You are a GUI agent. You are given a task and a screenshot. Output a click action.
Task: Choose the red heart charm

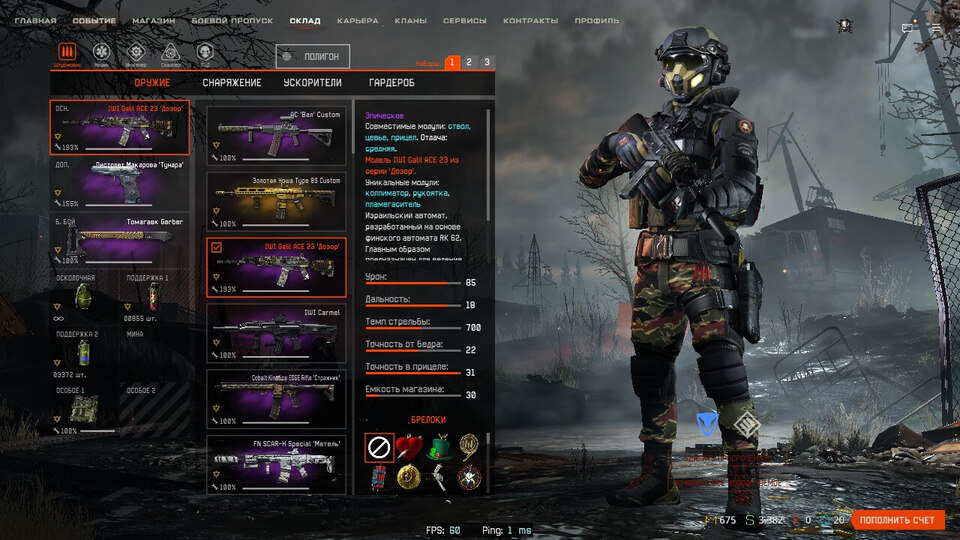[408, 445]
